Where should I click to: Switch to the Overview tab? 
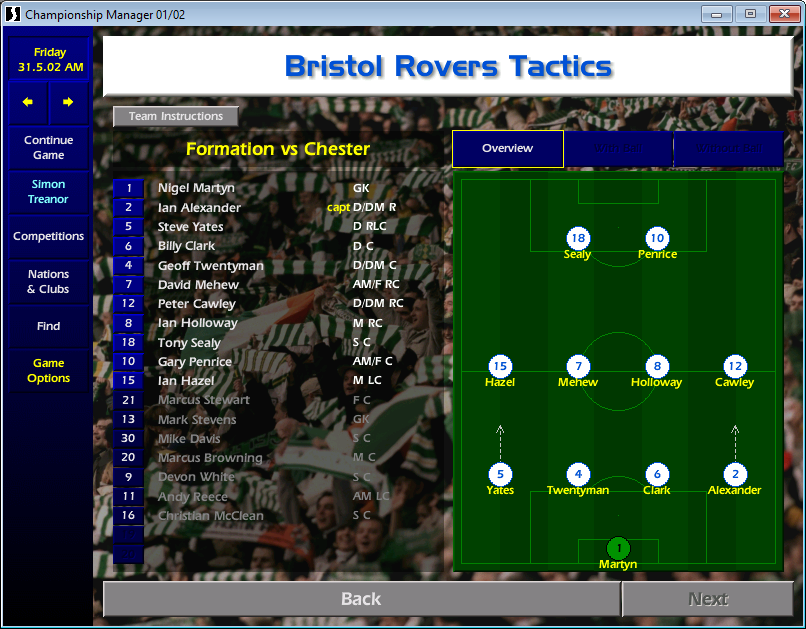[x=507, y=149]
